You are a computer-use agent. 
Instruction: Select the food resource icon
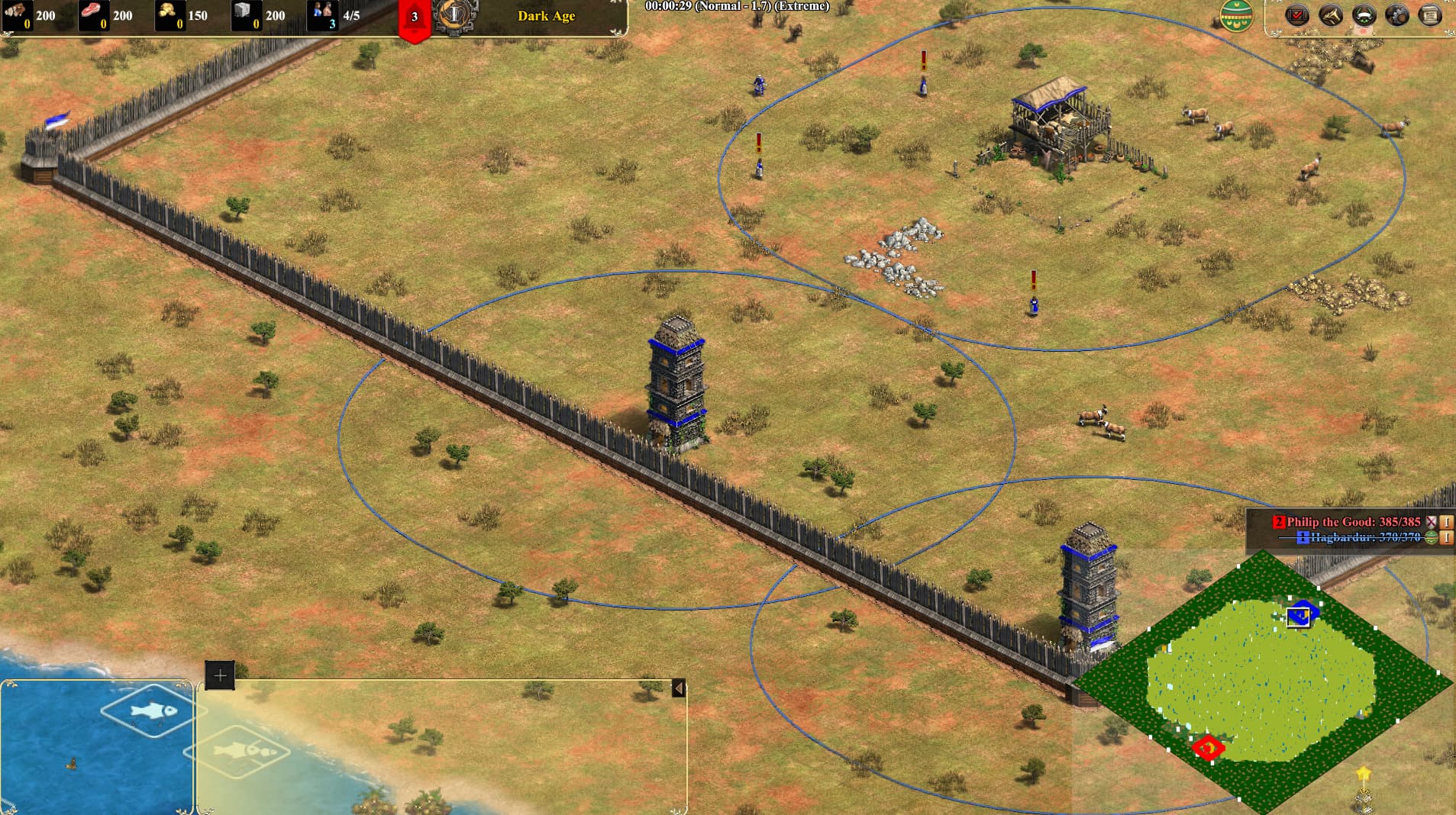[92, 14]
